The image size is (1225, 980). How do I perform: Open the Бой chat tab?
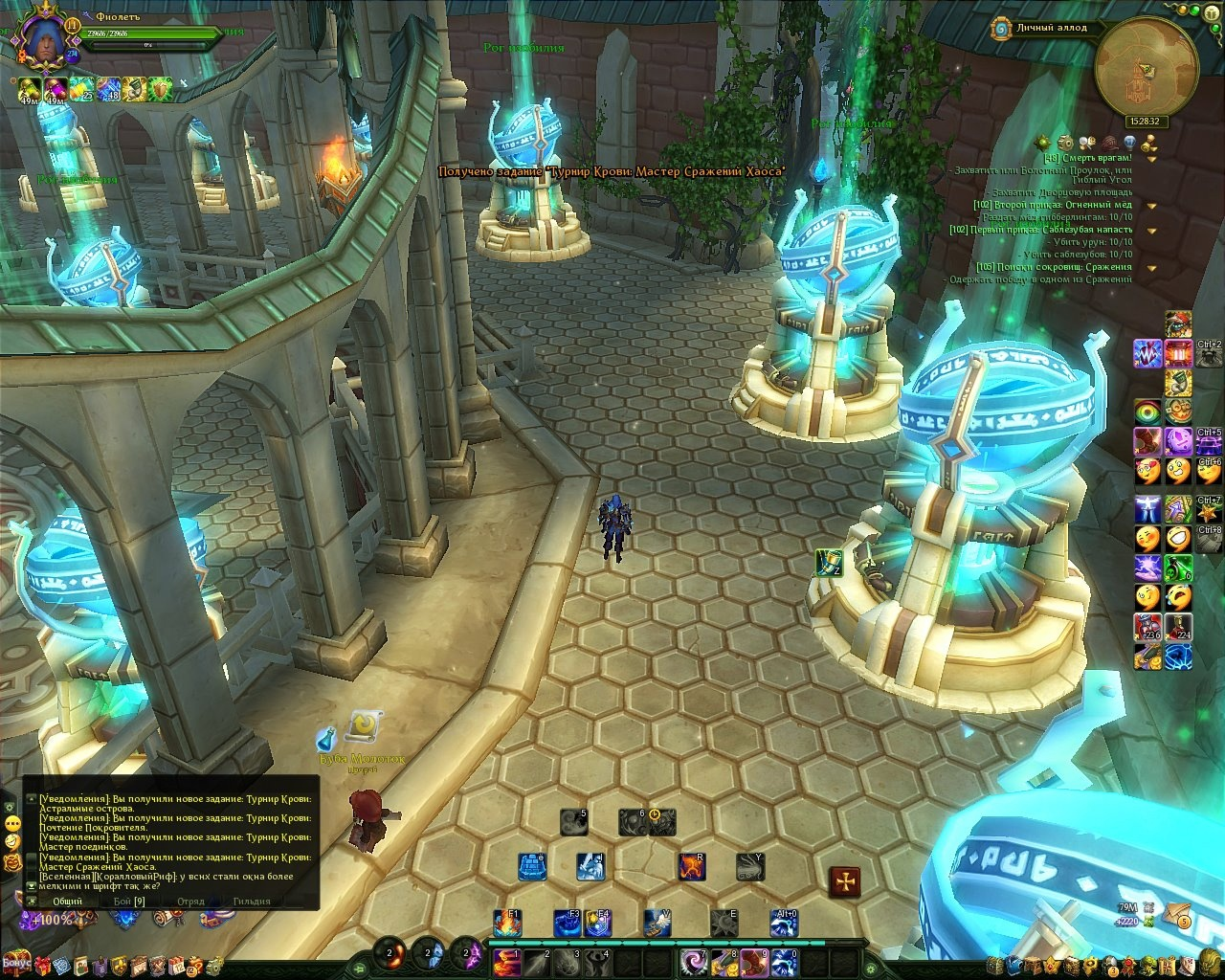pyautogui.click(x=128, y=901)
